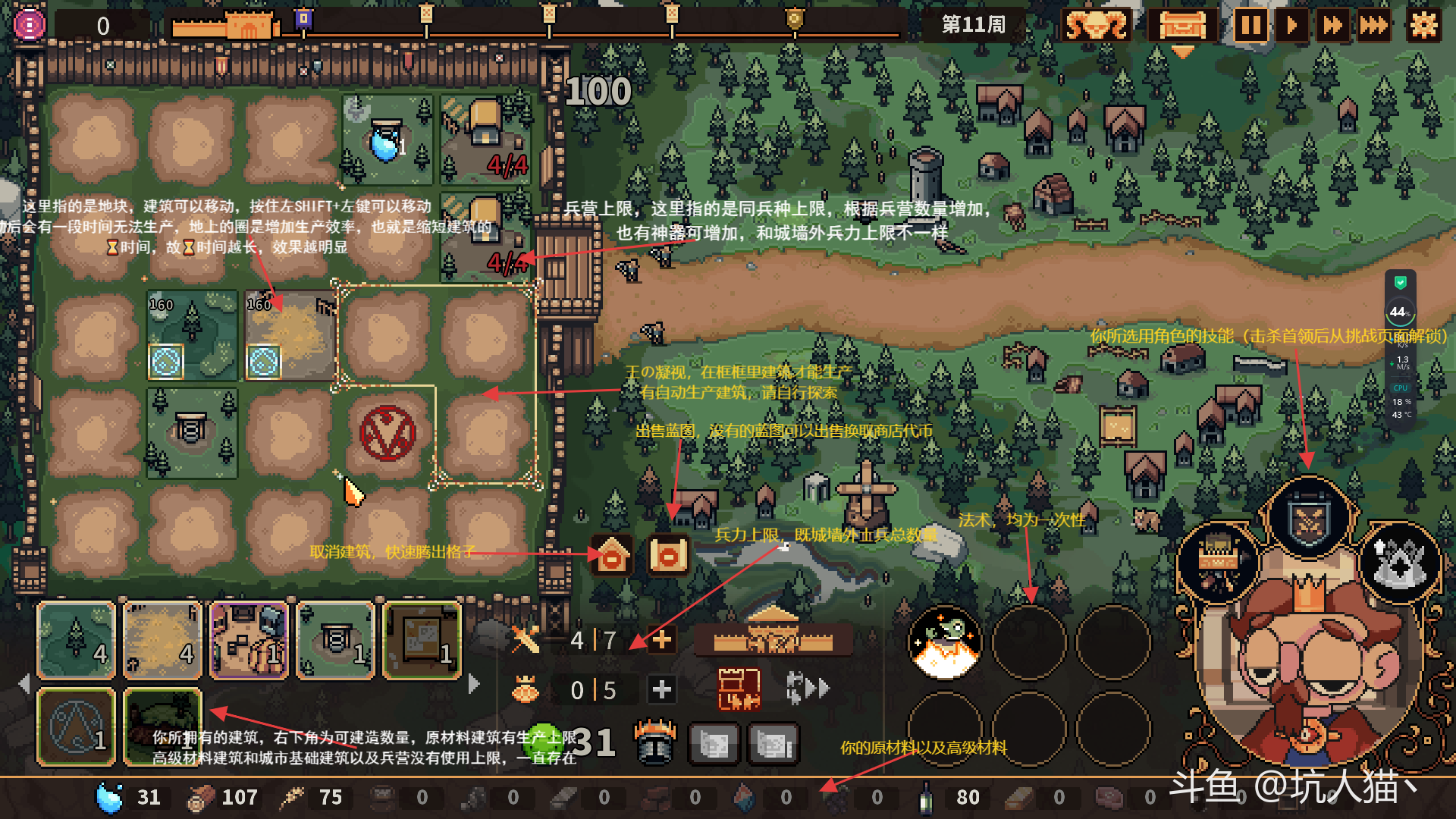Cast the flaming frog spell

tap(945, 642)
